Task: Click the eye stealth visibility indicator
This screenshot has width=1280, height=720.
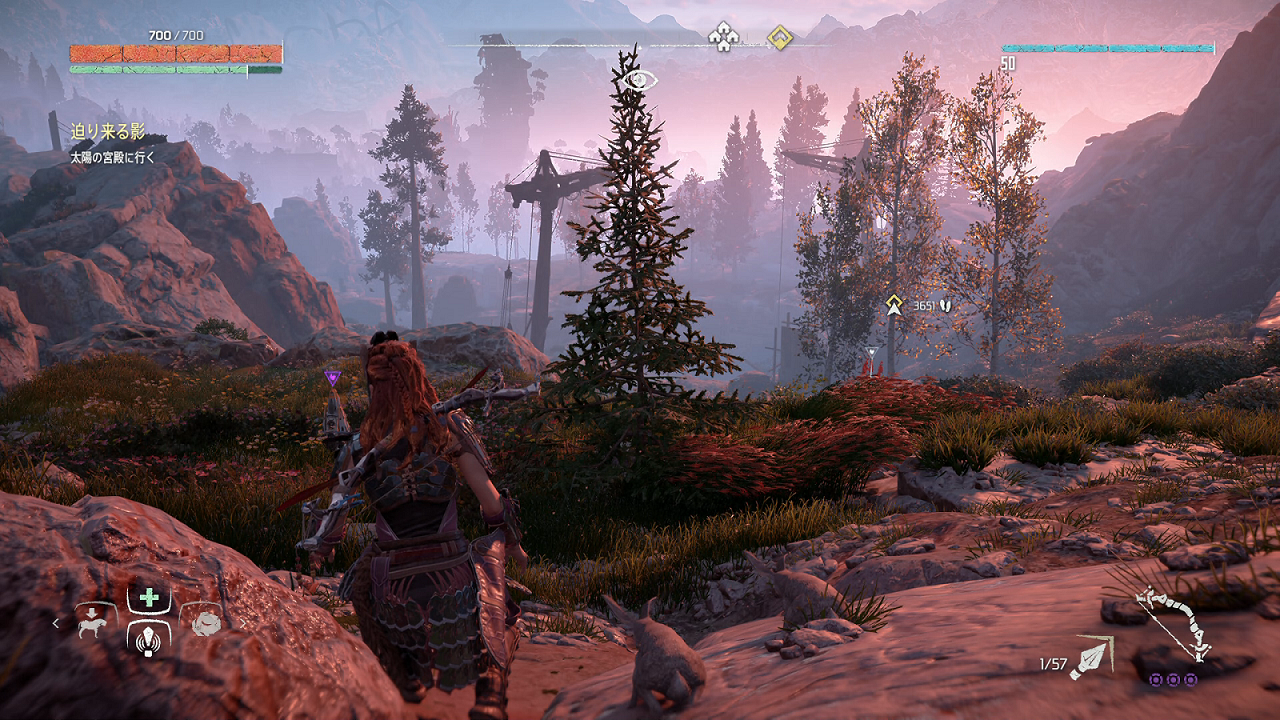Action: click(x=640, y=80)
